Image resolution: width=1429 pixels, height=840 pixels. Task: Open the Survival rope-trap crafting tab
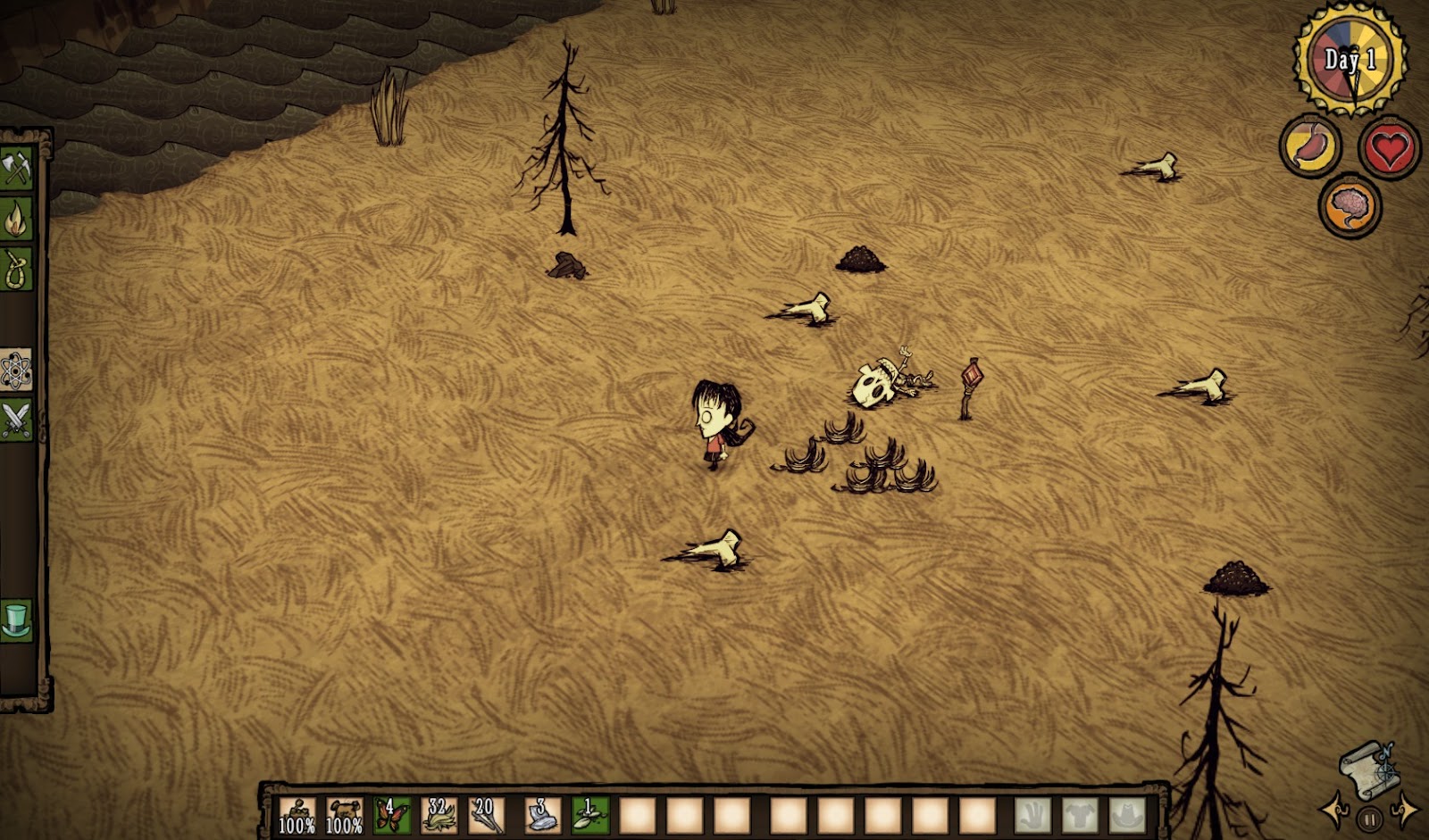pos(17,269)
